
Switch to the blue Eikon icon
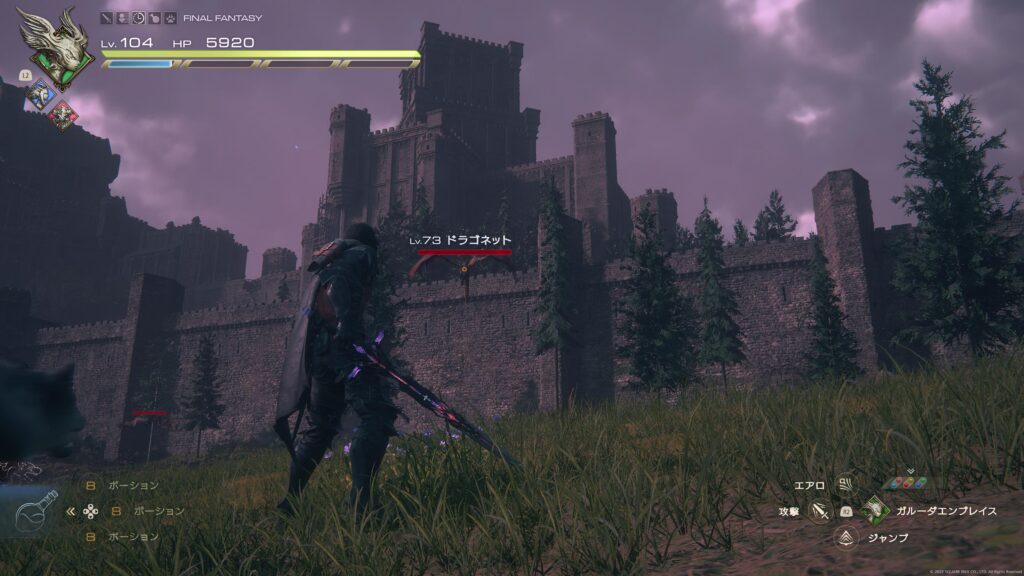(41, 95)
